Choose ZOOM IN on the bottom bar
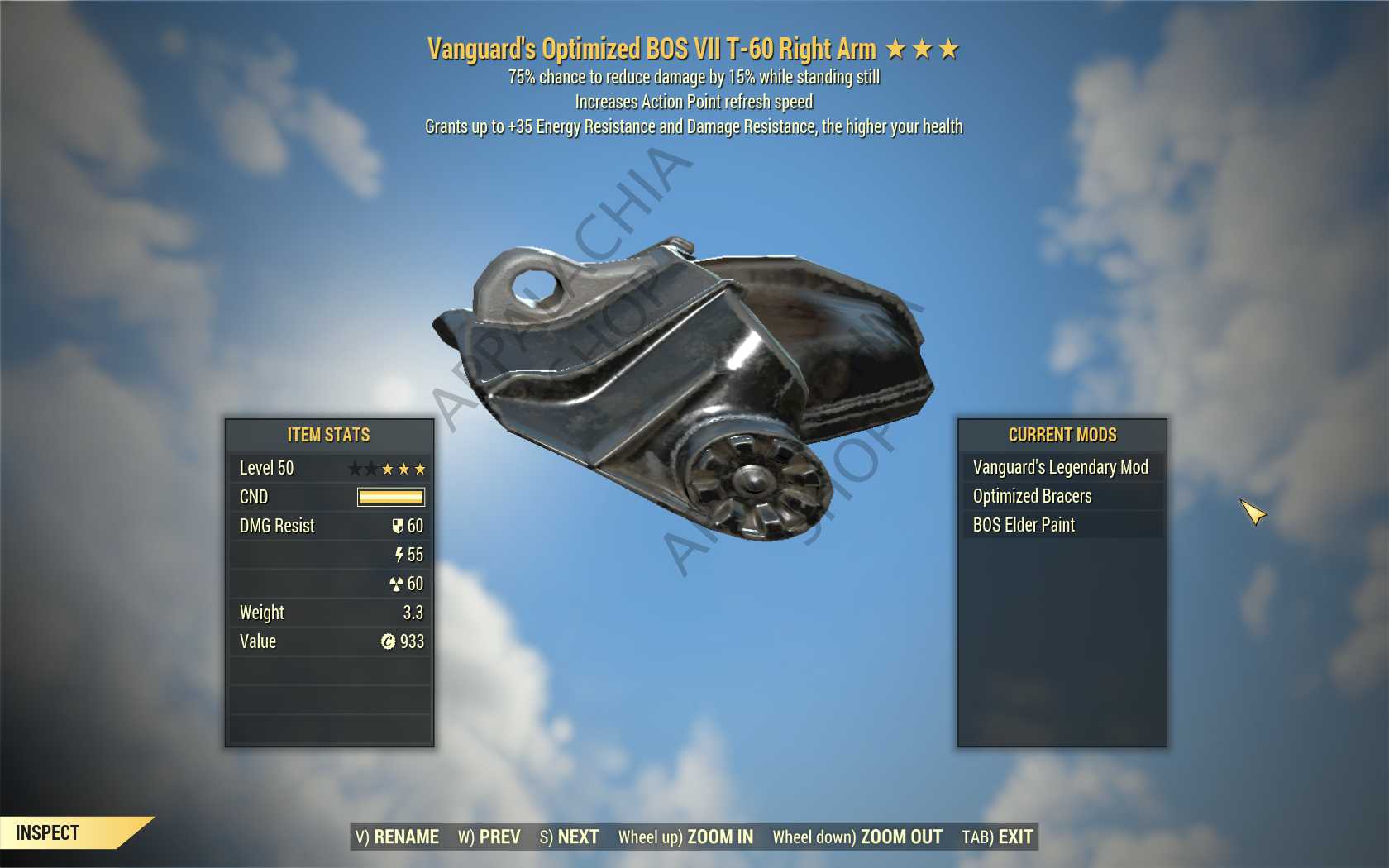The width and height of the screenshot is (1389, 868). pos(685,837)
